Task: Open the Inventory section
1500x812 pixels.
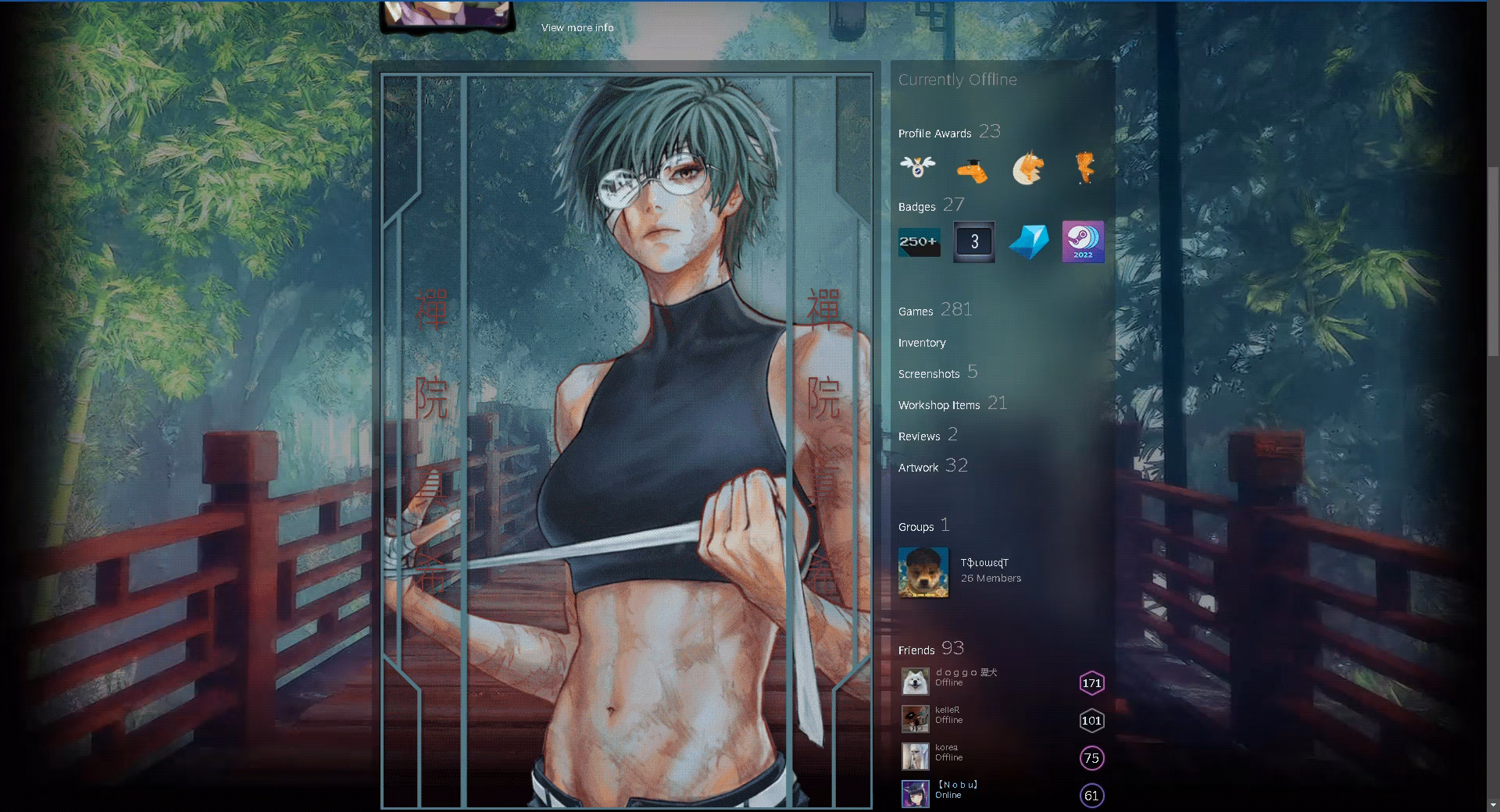Action: pyautogui.click(x=923, y=343)
